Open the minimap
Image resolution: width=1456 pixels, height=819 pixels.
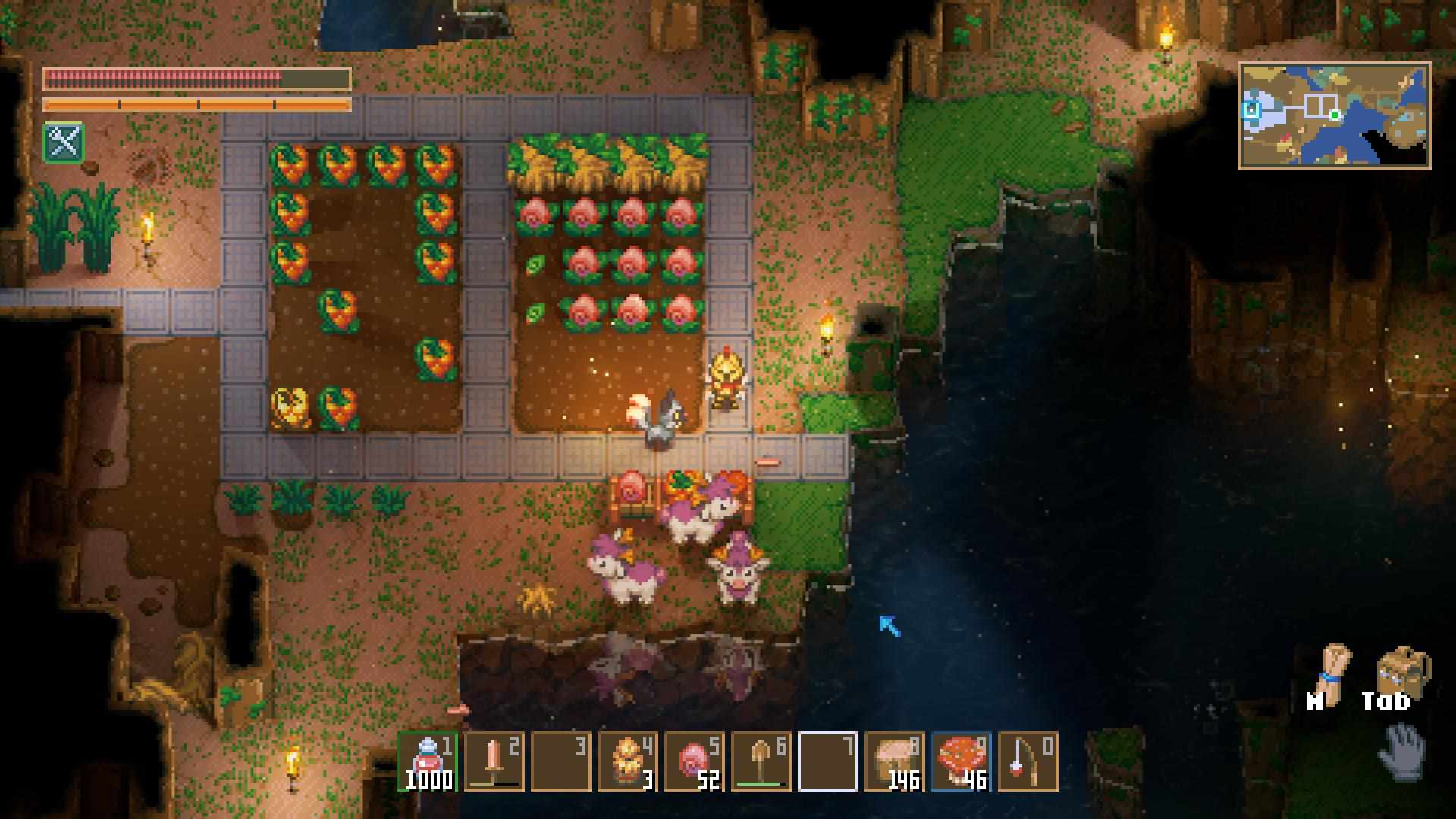(1334, 115)
